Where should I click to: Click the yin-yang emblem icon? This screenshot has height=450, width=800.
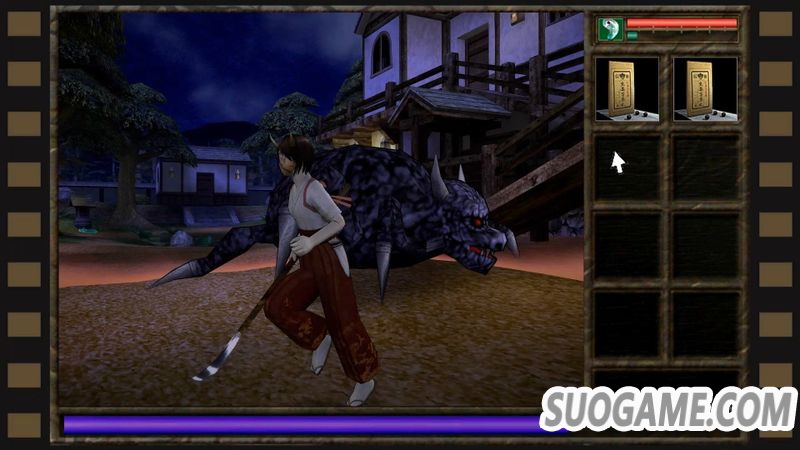[x=610, y=29]
